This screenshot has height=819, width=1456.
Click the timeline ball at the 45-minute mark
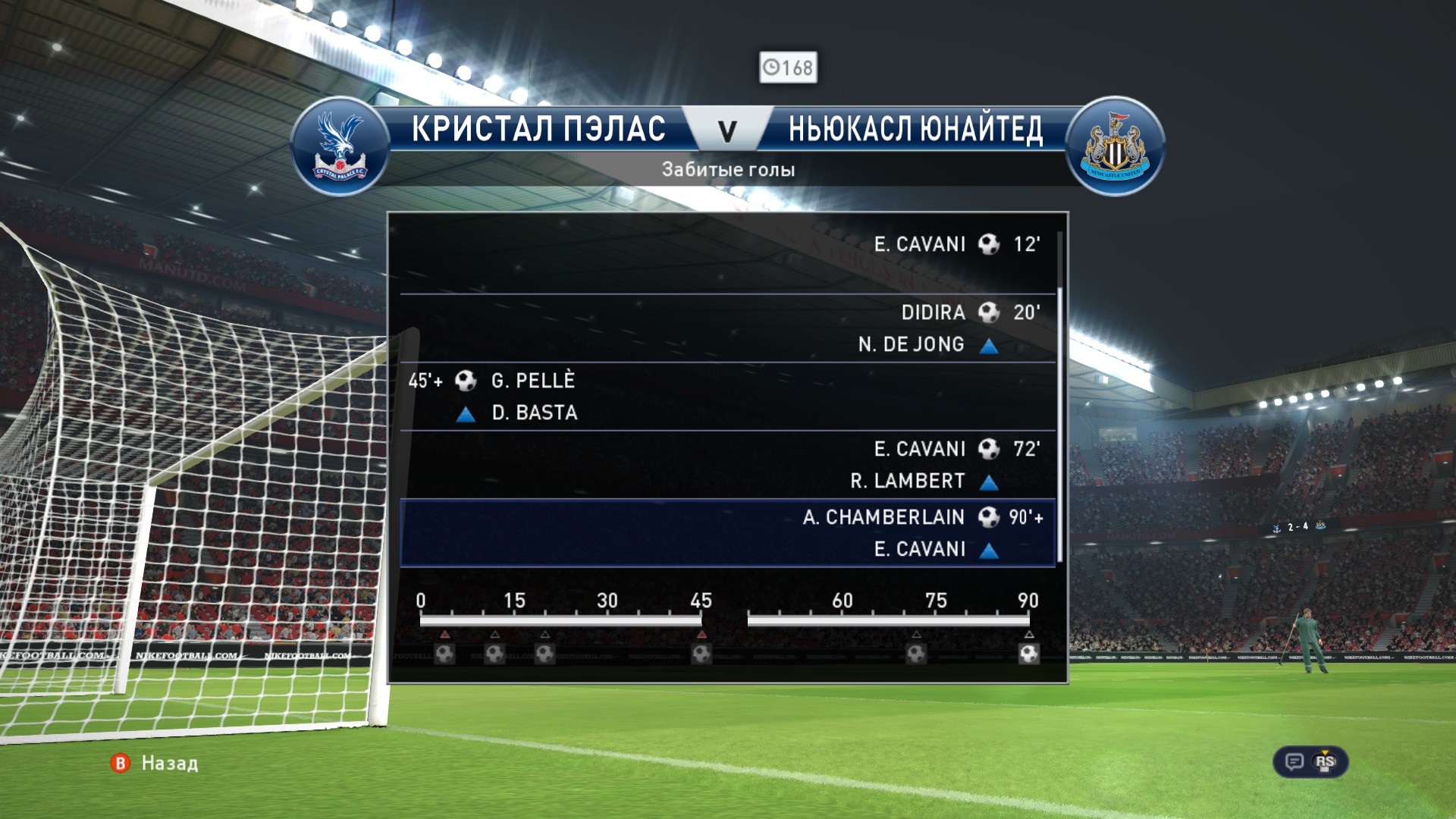(x=701, y=653)
